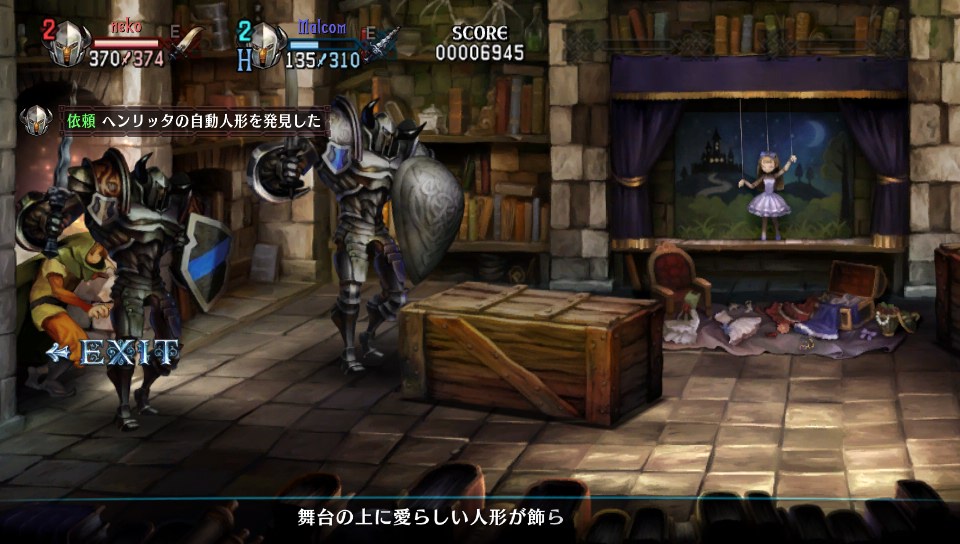Click Malcom's equipped spiked sword icon
The image size is (960, 544).
[382, 44]
